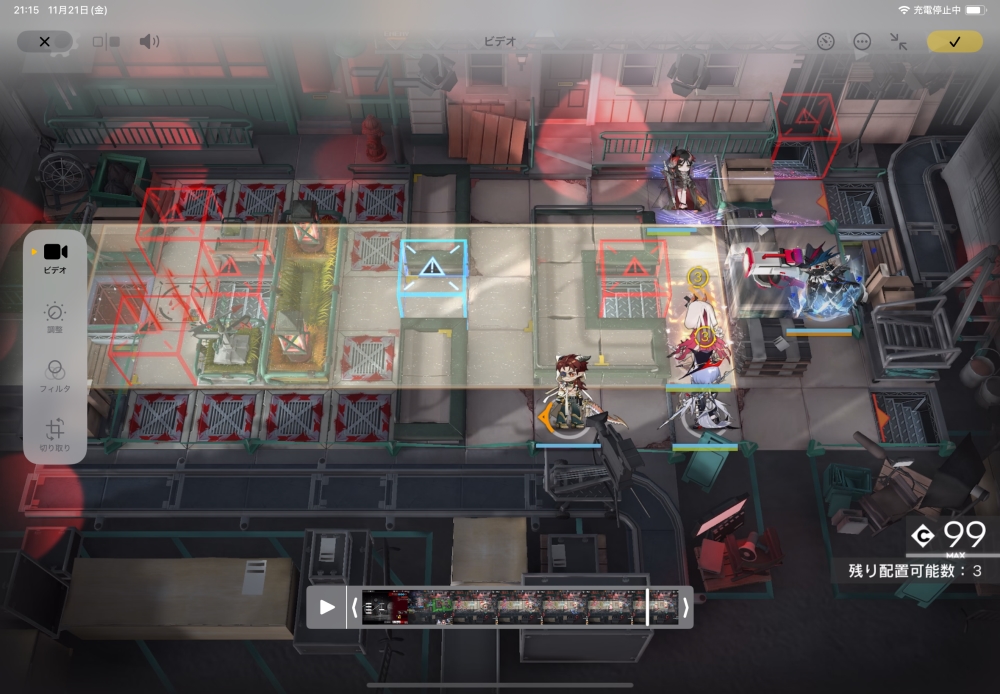This screenshot has height=694, width=1000.
Task: Cancel editing with the X button
Action: [44, 42]
